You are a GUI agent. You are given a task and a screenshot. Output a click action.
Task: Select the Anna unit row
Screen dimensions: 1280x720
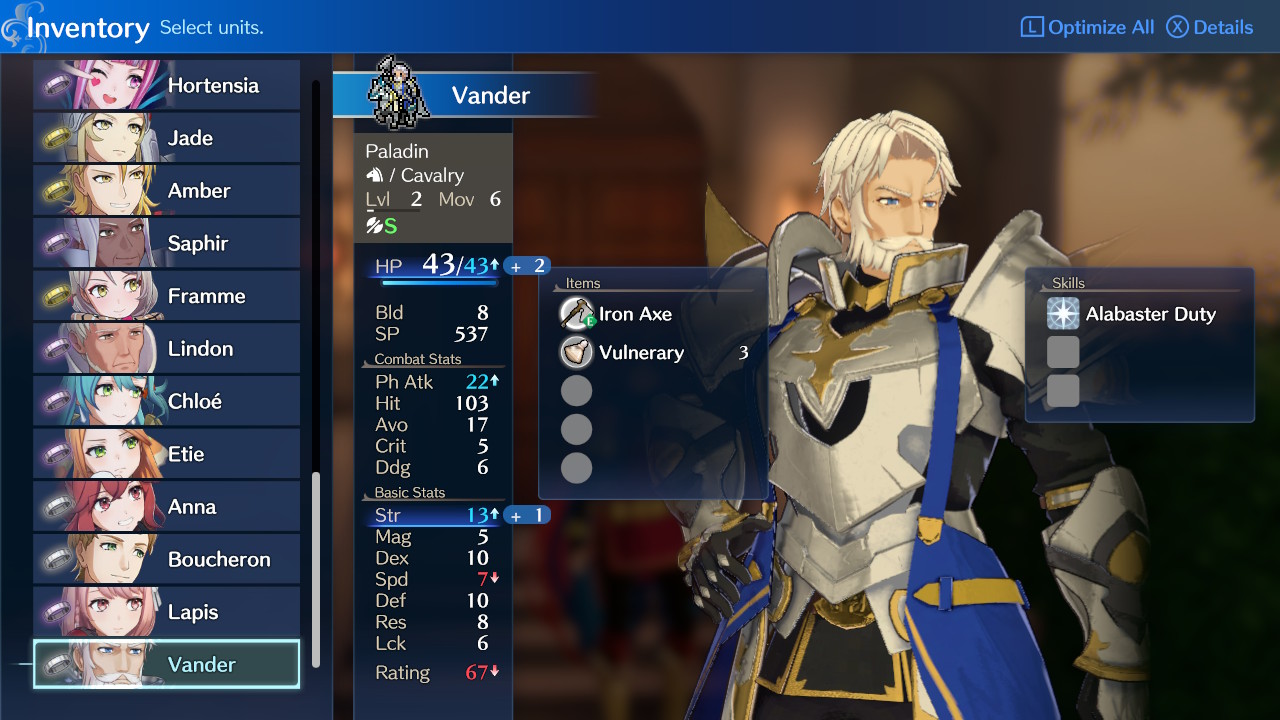click(x=167, y=507)
